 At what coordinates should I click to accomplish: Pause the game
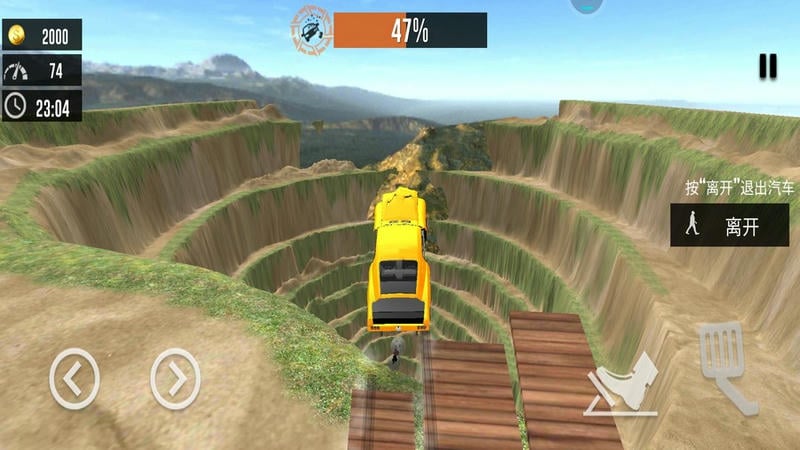tap(767, 66)
